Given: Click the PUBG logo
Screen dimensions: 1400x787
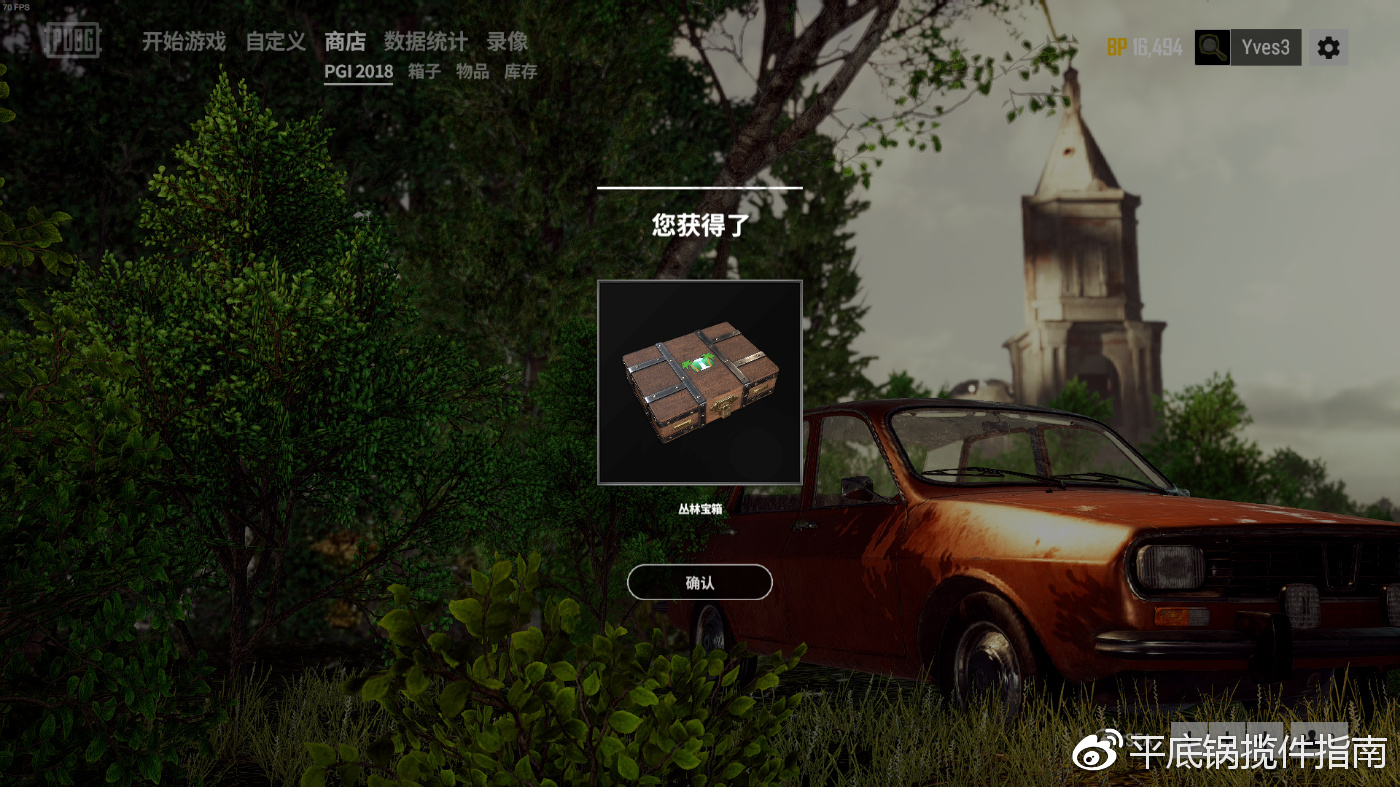Looking at the screenshot, I should pos(71,40).
